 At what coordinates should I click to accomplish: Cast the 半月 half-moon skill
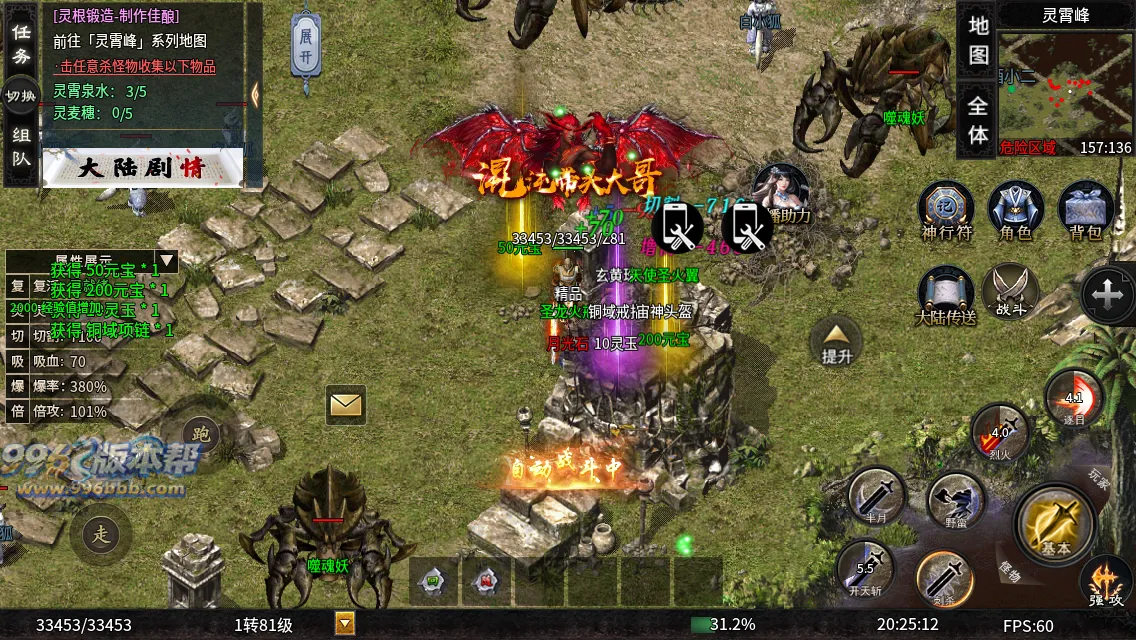[877, 497]
